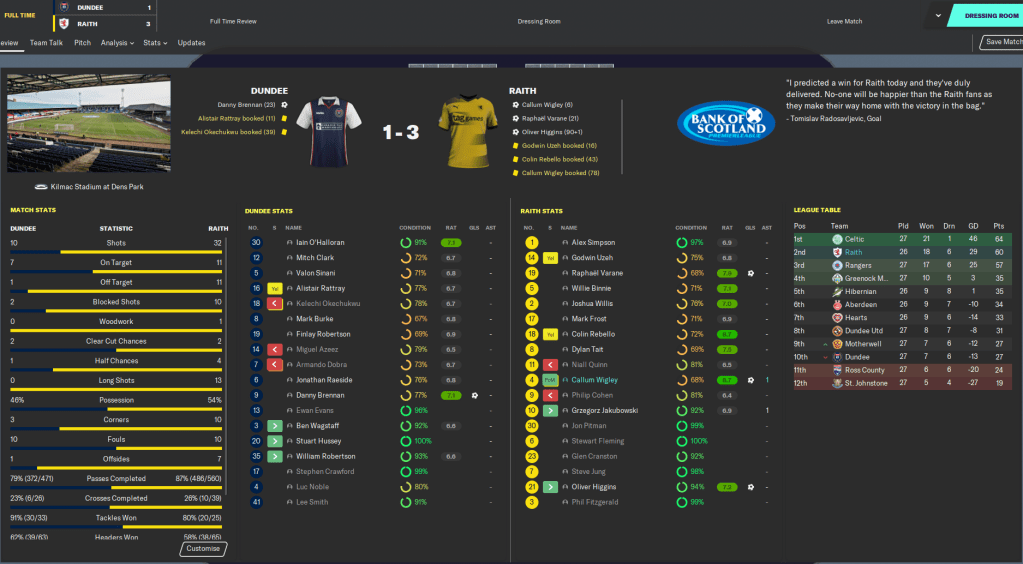The image size is (1023, 564).
Task: Select Iain O'Halloran in Dundee stats
Action: 319,243
